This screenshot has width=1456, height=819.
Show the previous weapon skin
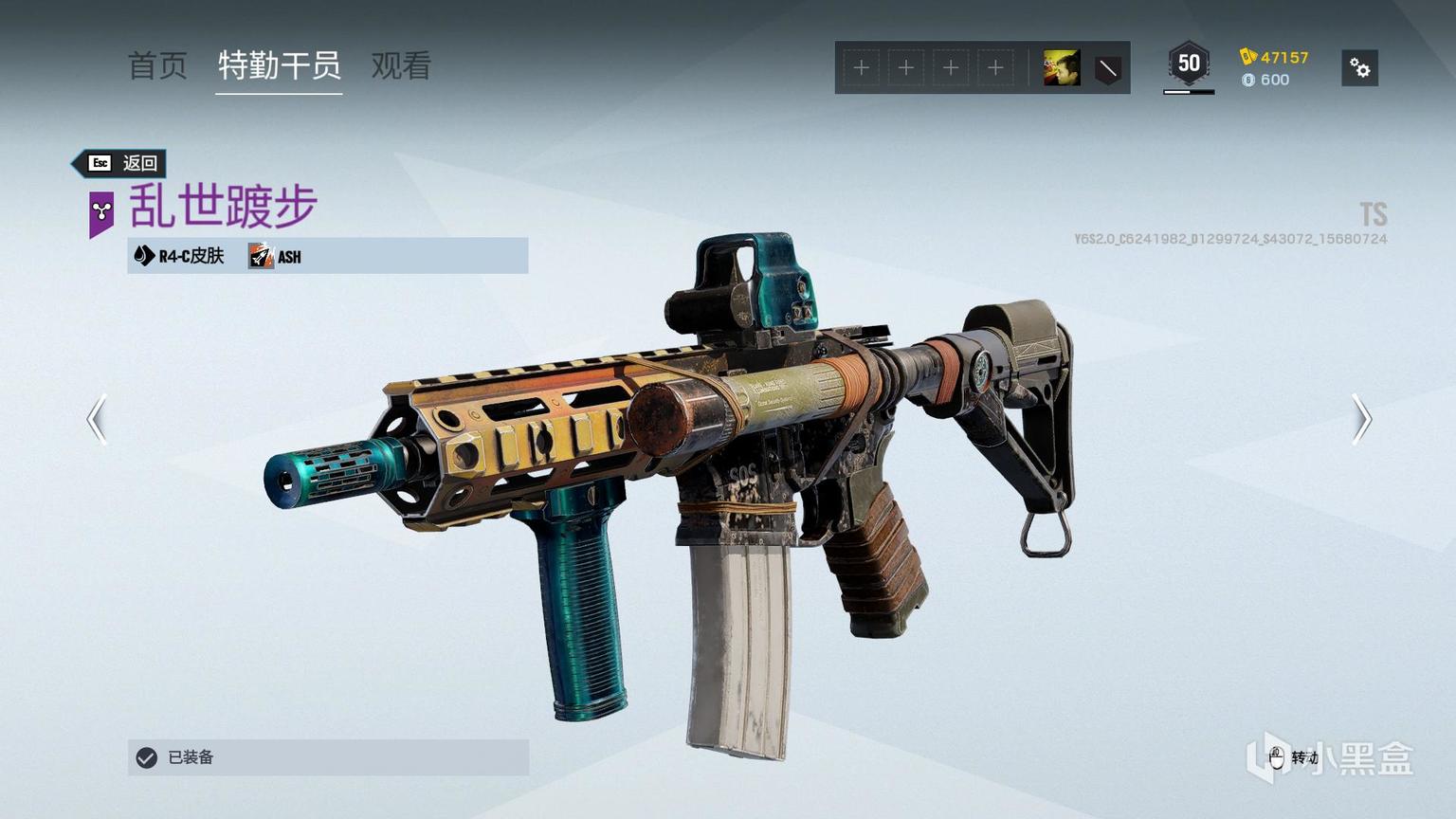pos(97,419)
